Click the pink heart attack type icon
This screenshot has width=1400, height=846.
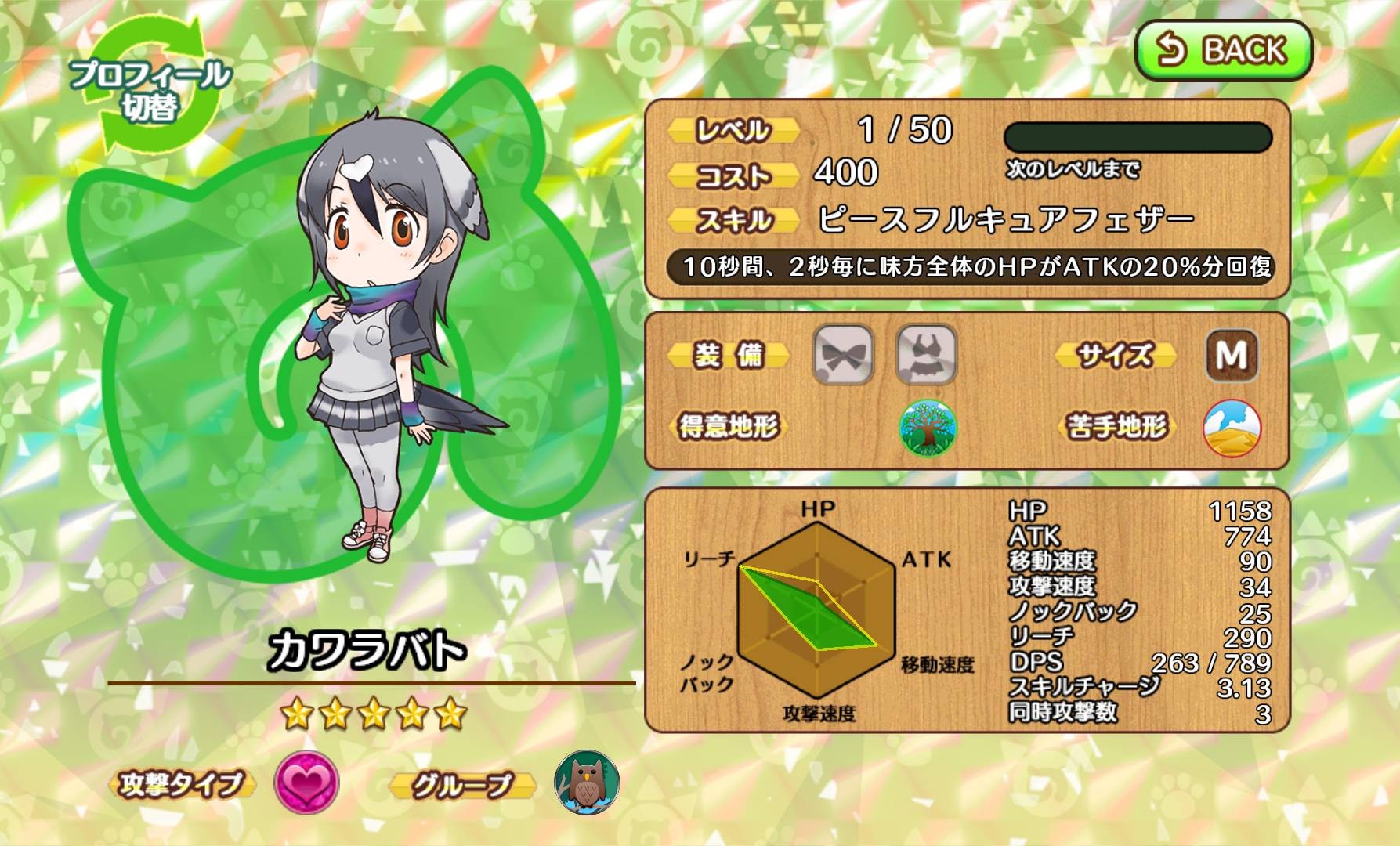point(306,782)
